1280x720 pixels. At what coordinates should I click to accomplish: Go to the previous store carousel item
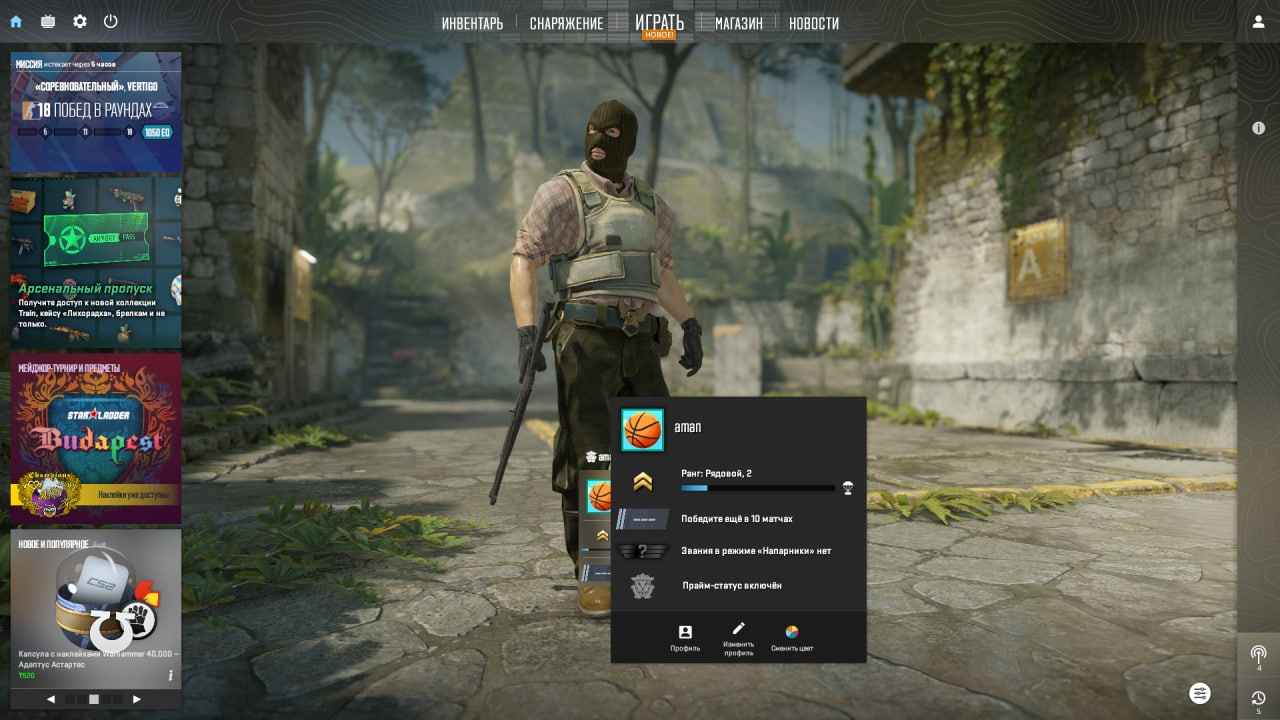[x=51, y=699]
